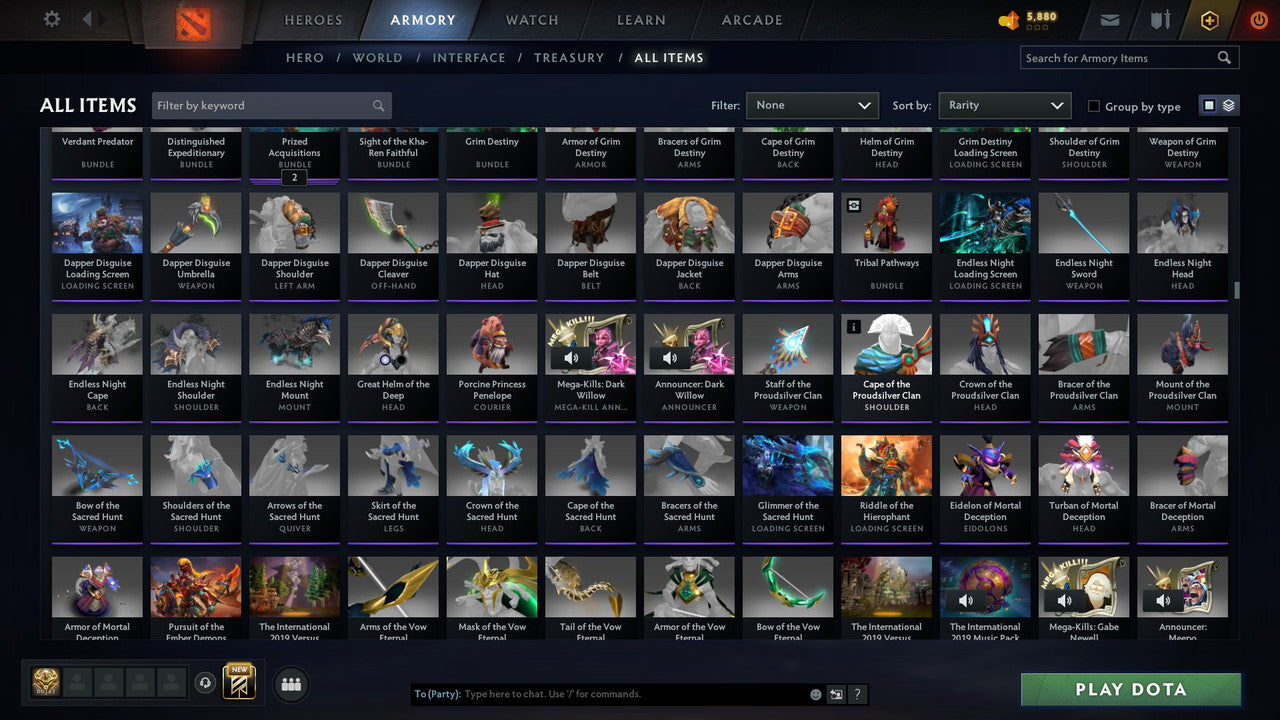This screenshot has height=720, width=1280.
Task: Switch to the WATCH tab
Action: [x=531, y=19]
